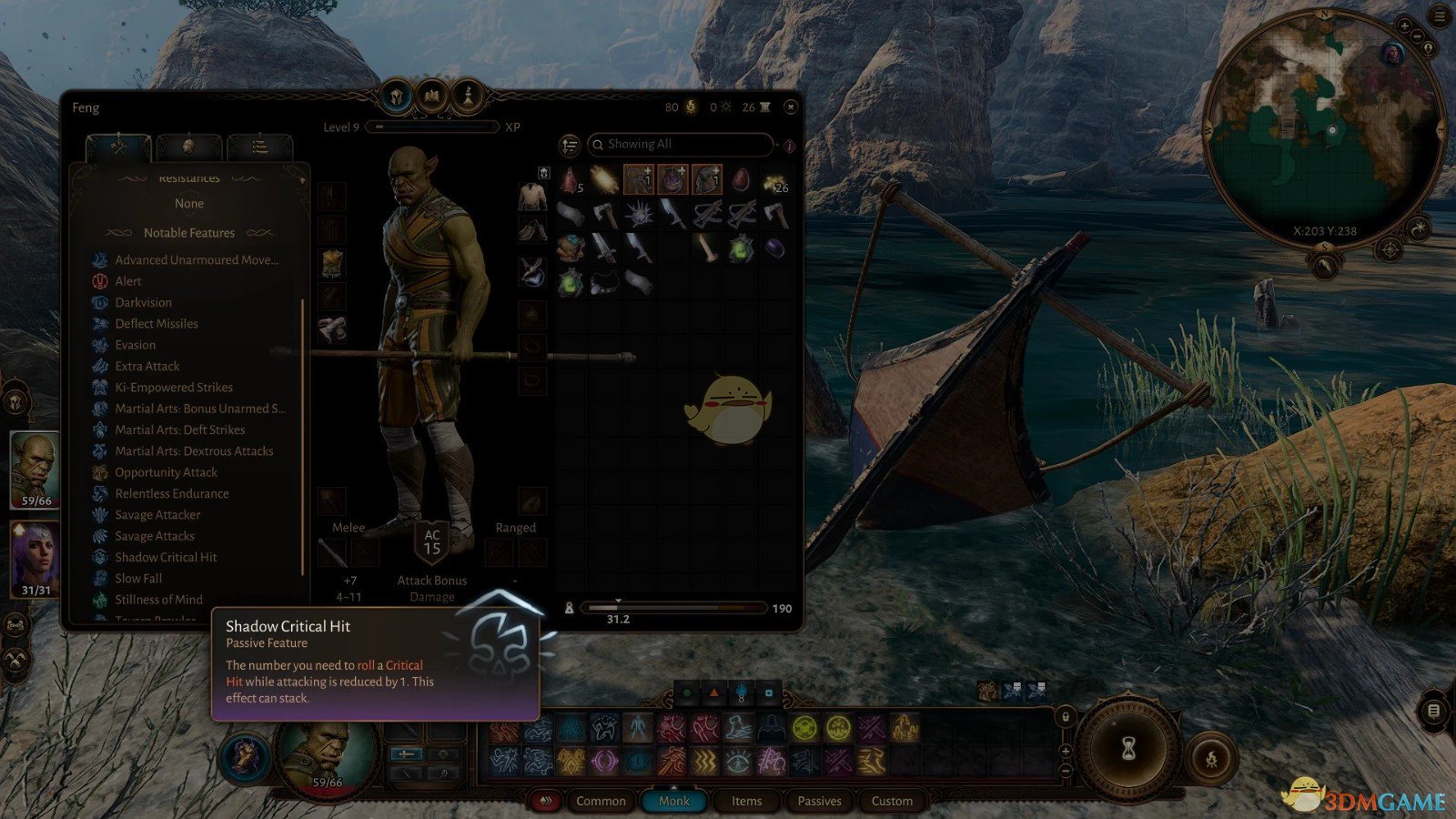This screenshot has height=819, width=1456.
Task: Click the campfire rest button
Action: click(1211, 757)
